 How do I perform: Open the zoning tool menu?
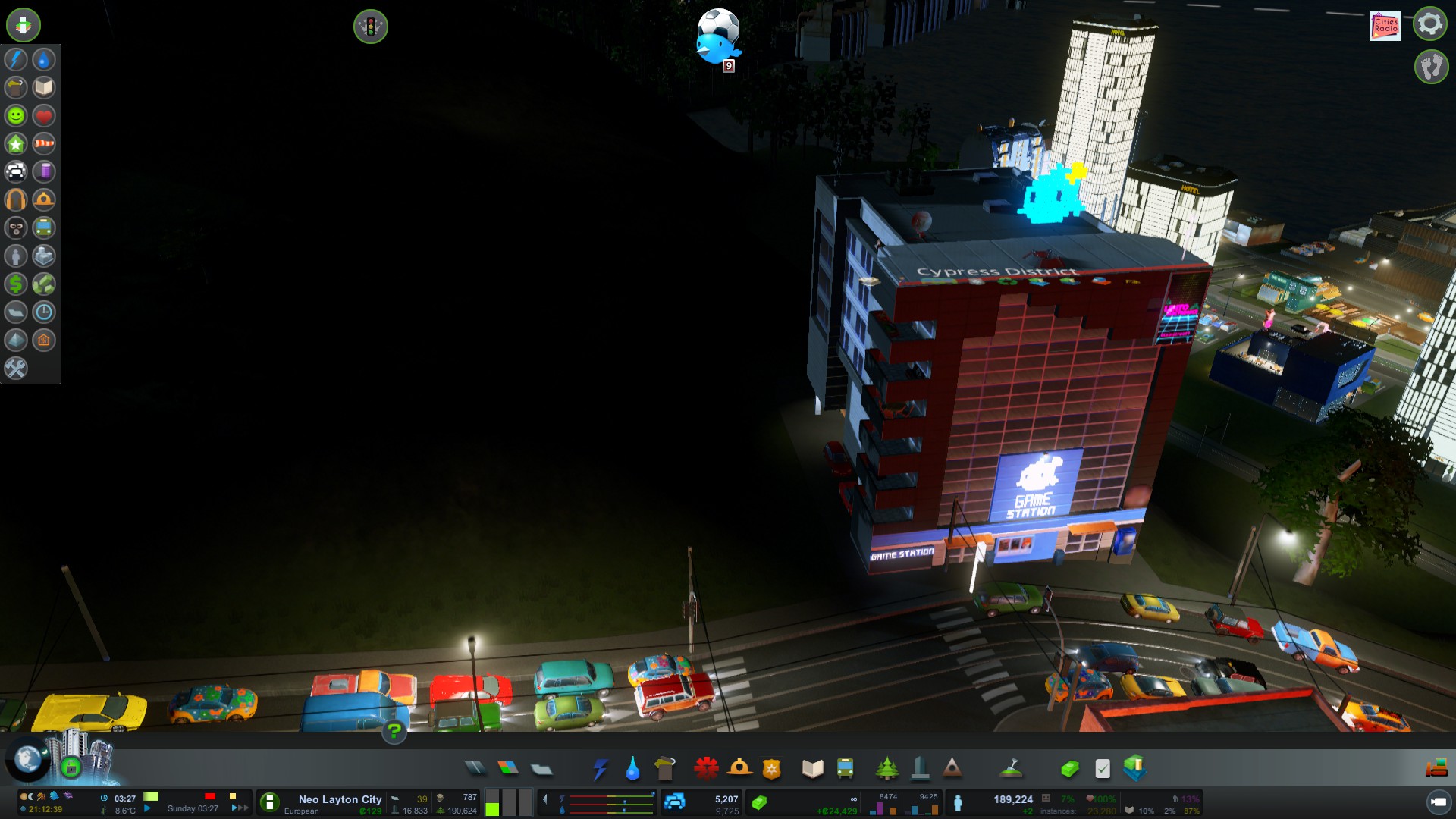508,769
